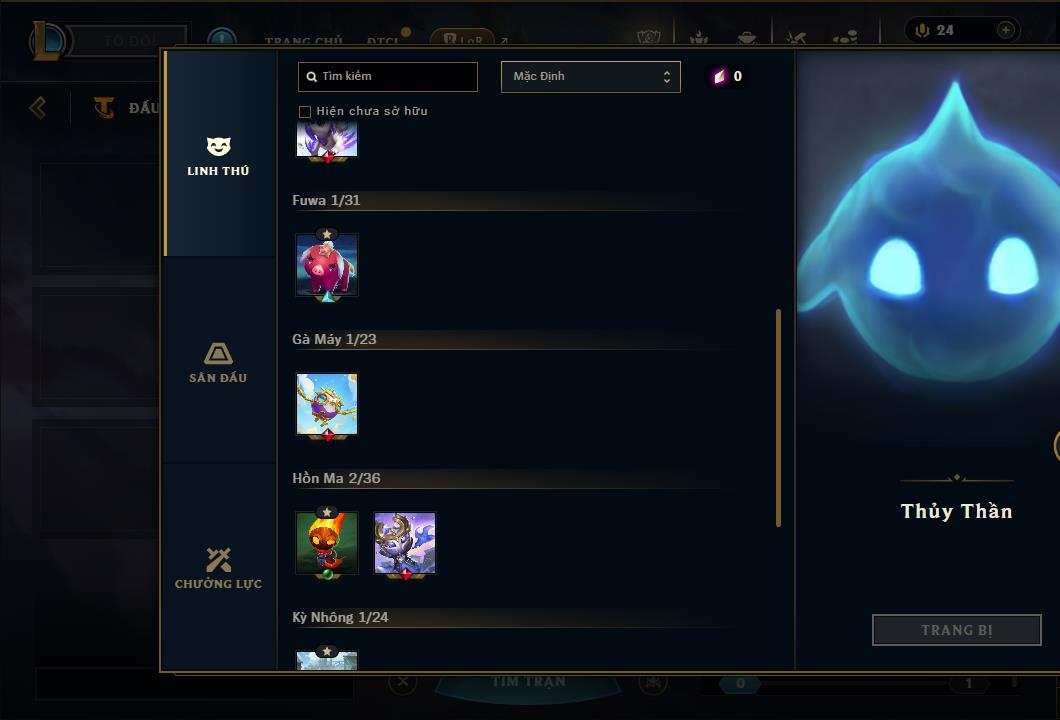
Task: Toggle the Hiện chưa sở hữu checkbox
Action: tap(305, 111)
